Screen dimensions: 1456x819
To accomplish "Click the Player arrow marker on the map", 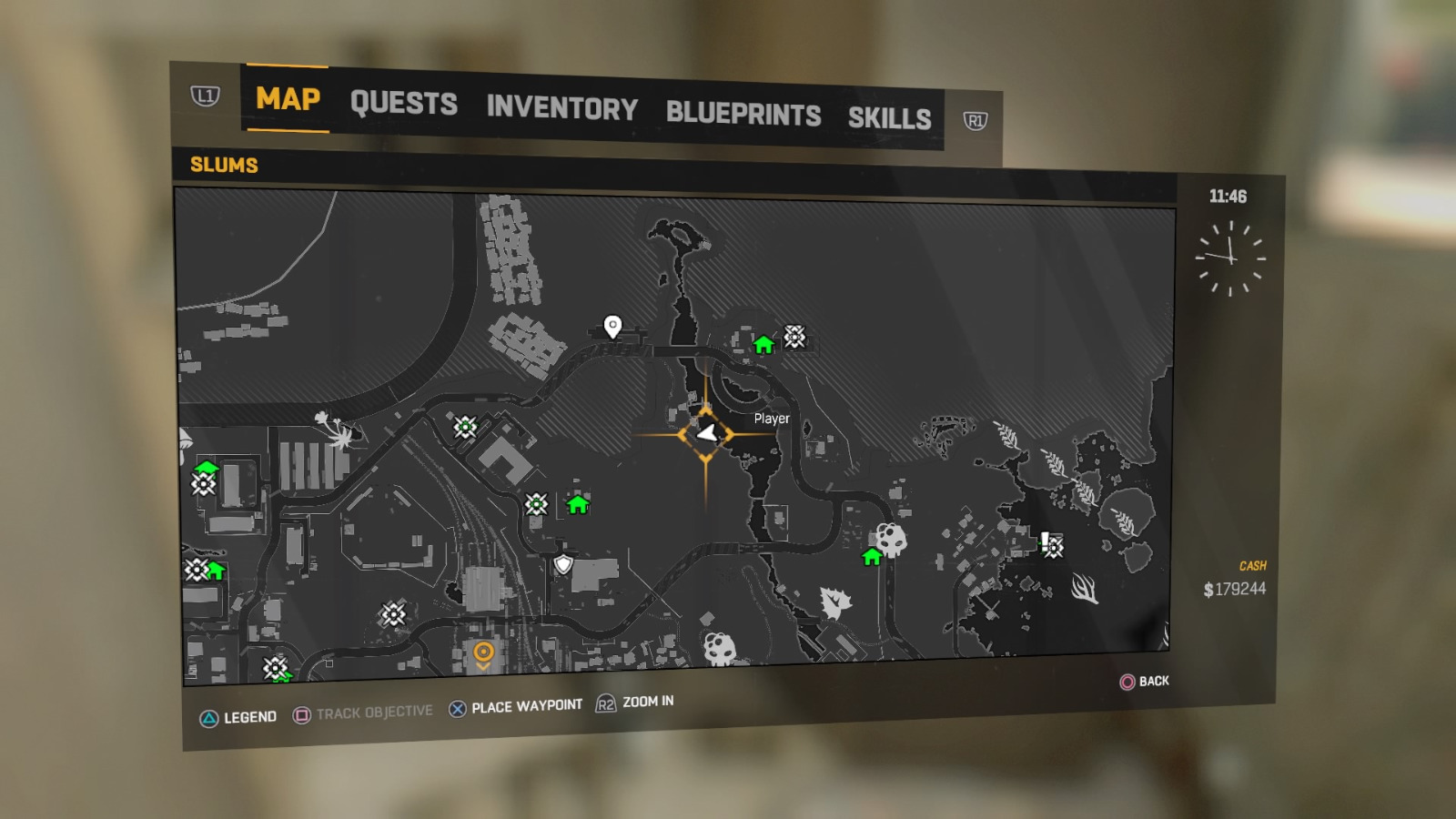I will (x=709, y=435).
